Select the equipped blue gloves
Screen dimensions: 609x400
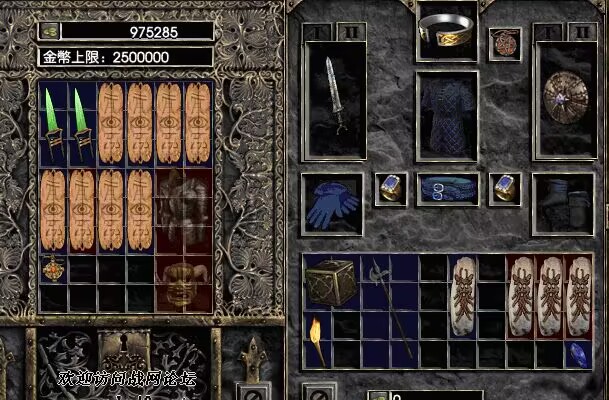click(331, 203)
